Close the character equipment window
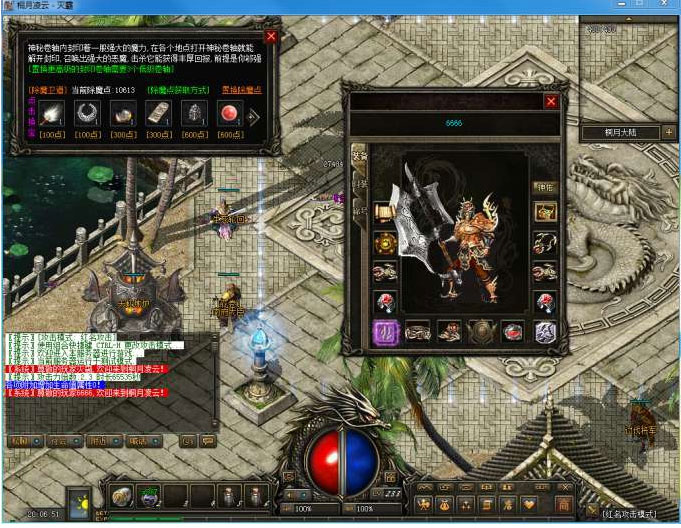Screen dimensions: 681x528 coord(550,101)
